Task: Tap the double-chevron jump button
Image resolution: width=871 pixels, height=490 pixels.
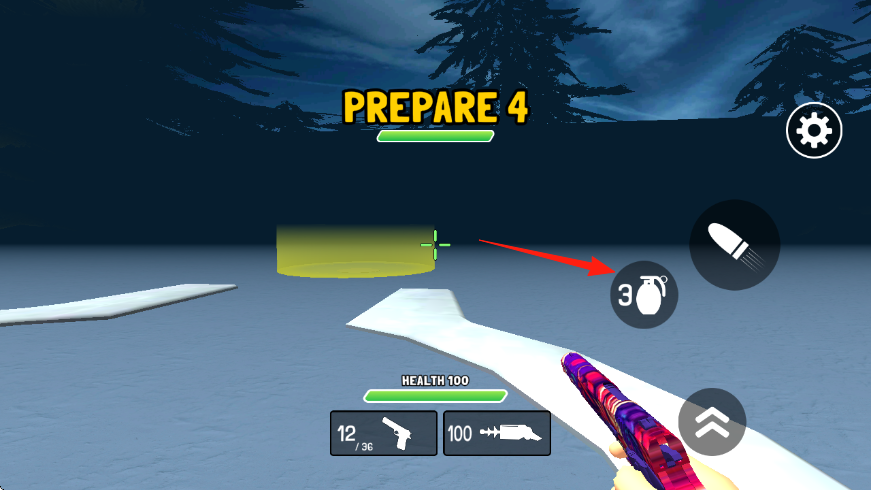Action: pos(712,422)
